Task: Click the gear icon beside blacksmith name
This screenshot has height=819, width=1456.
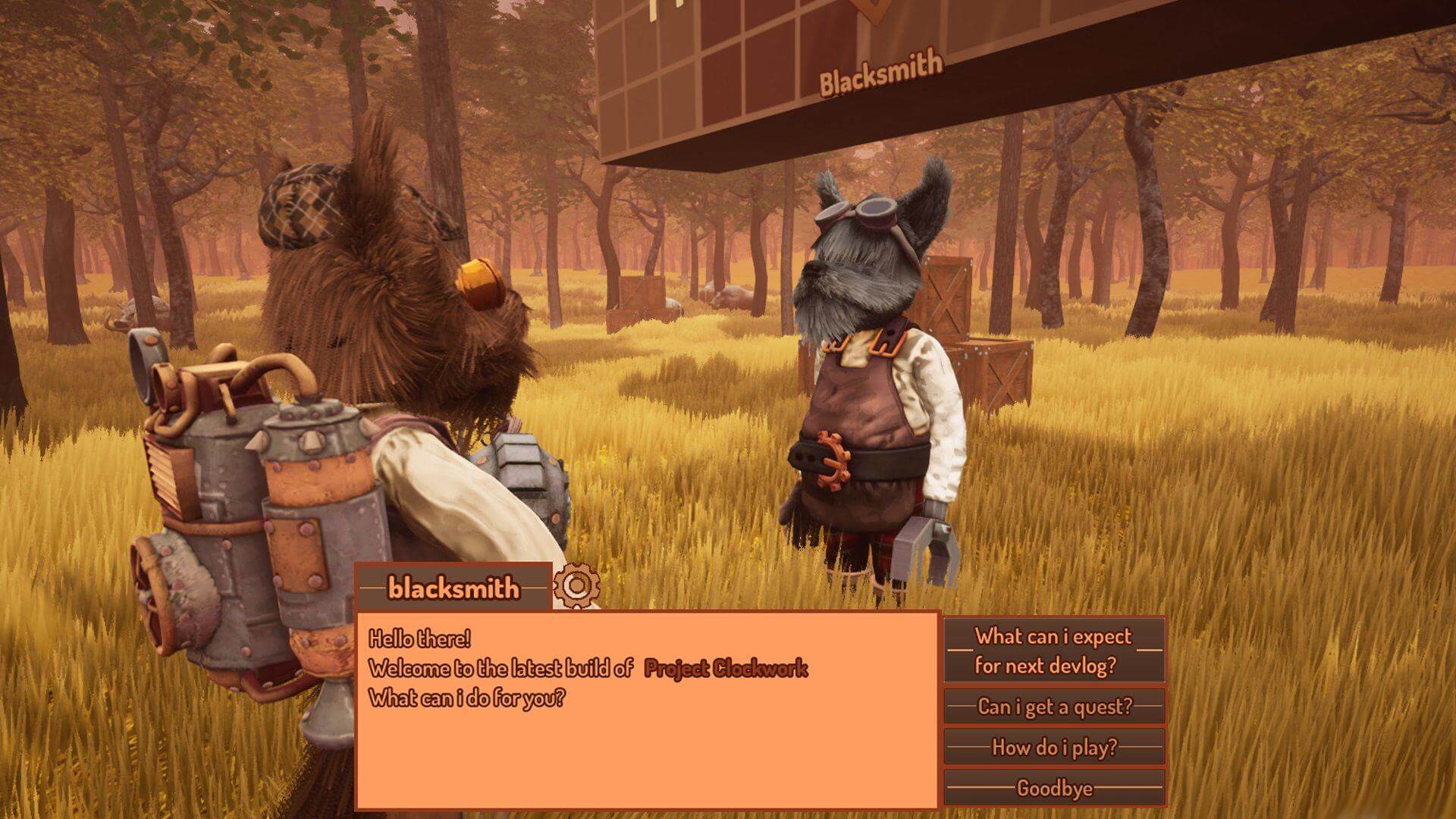Action: (x=576, y=586)
